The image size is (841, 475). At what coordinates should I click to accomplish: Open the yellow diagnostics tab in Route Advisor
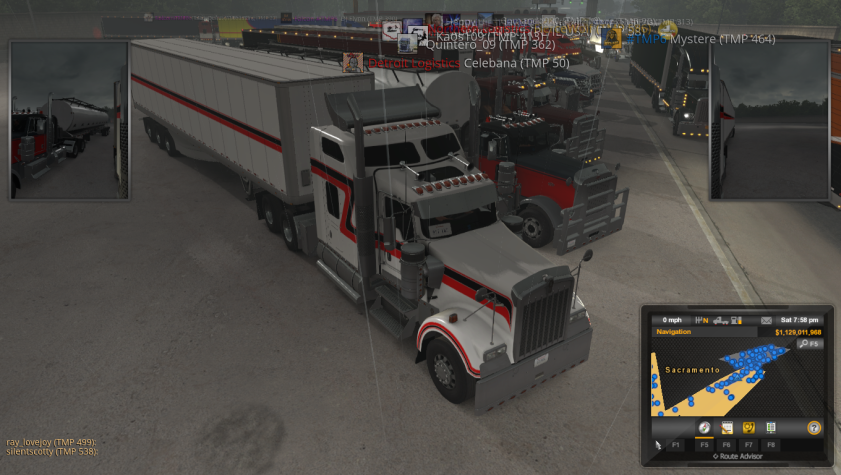point(748,427)
